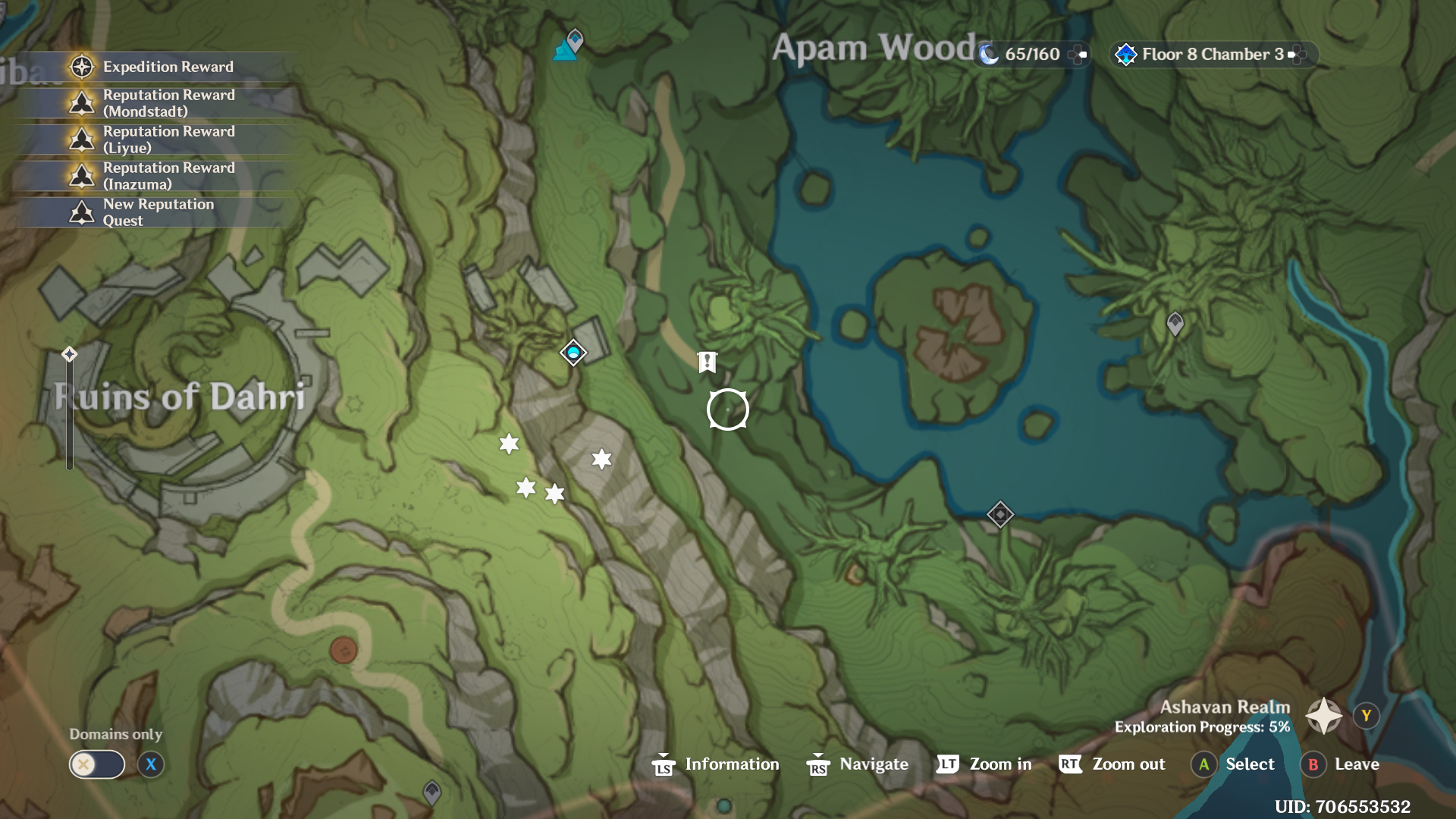The width and height of the screenshot is (1456, 819).
Task: Click the Navigate button
Action: coord(857,764)
